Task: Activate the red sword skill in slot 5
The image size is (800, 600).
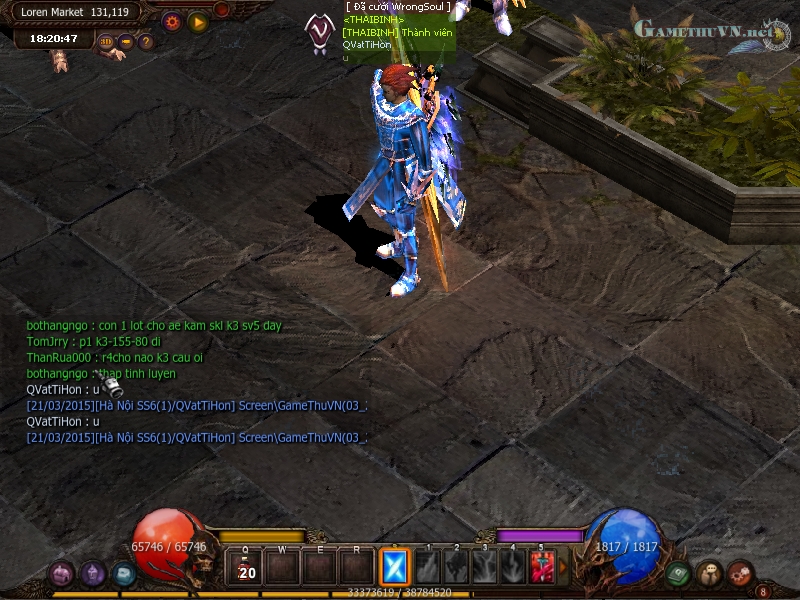Action: coord(542,567)
